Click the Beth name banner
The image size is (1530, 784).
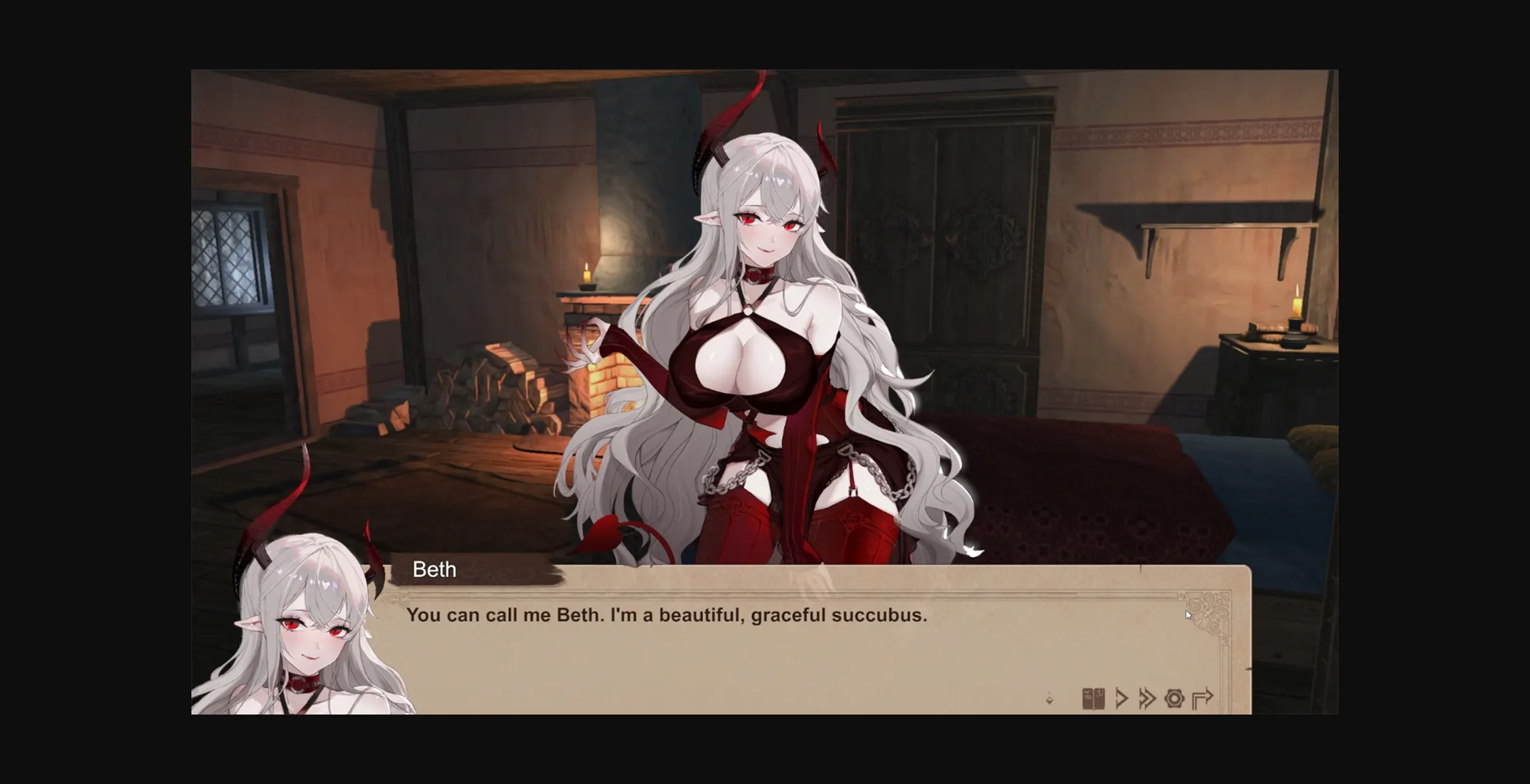click(434, 569)
